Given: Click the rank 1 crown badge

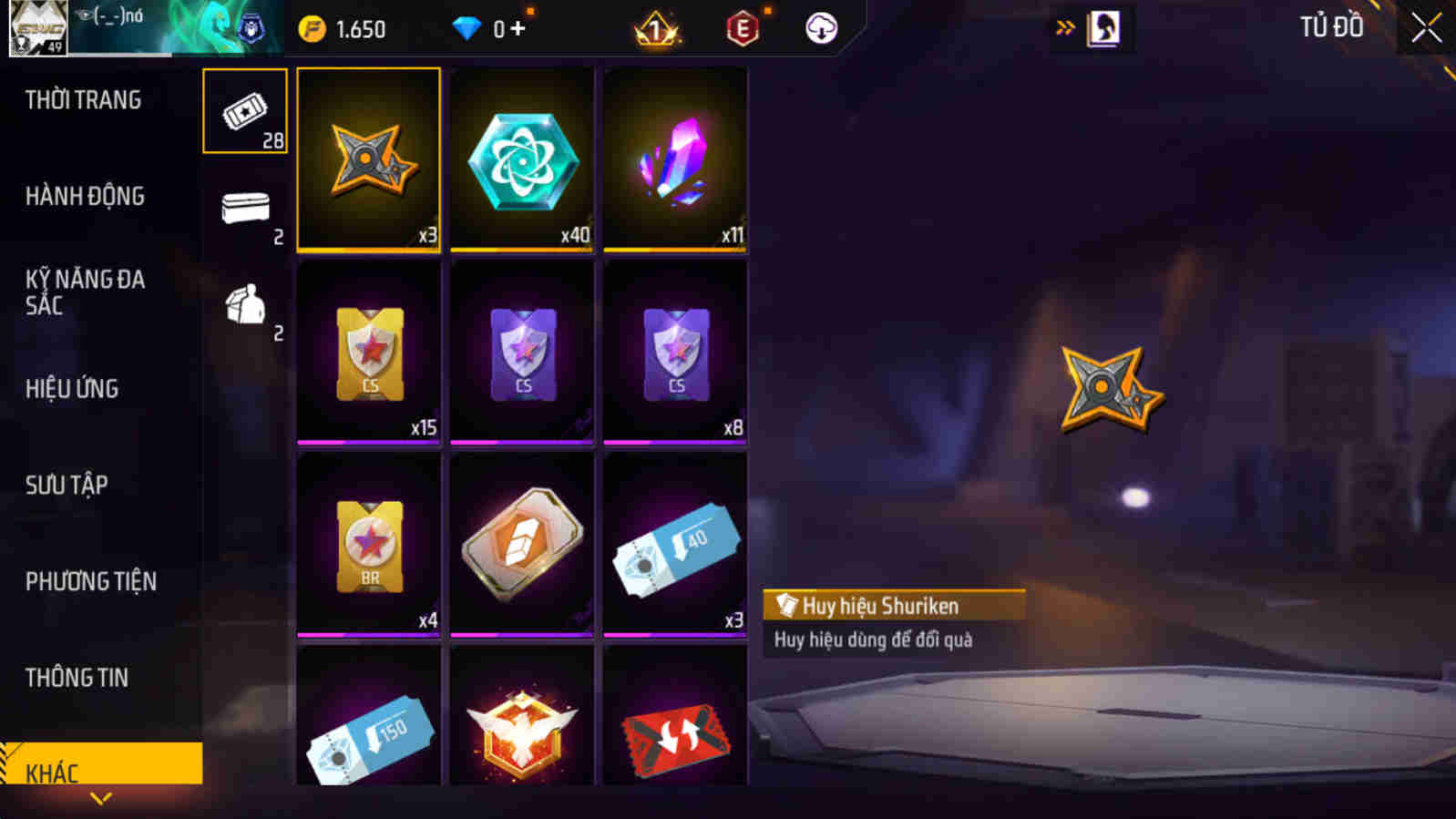Looking at the screenshot, I should [x=654, y=28].
